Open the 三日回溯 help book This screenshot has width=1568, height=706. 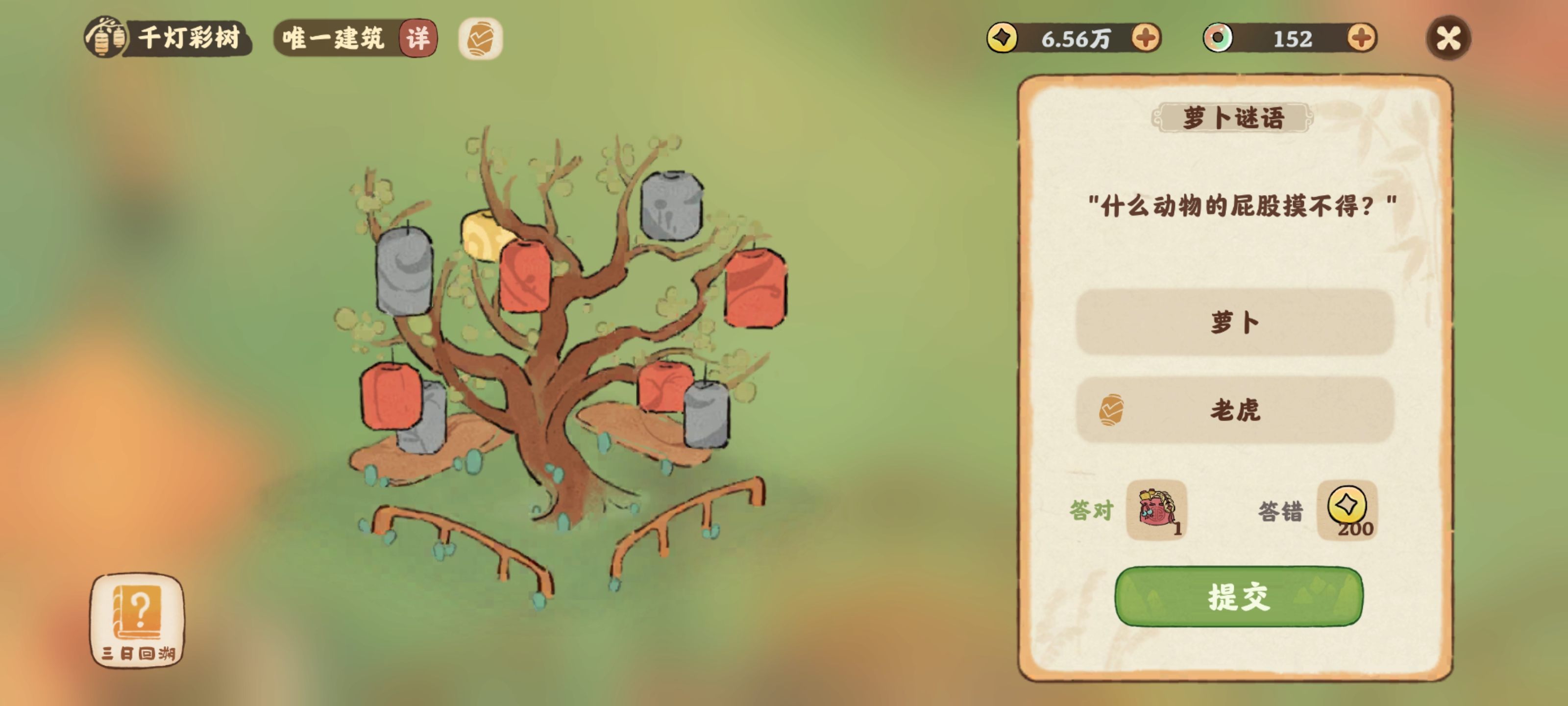(138, 620)
